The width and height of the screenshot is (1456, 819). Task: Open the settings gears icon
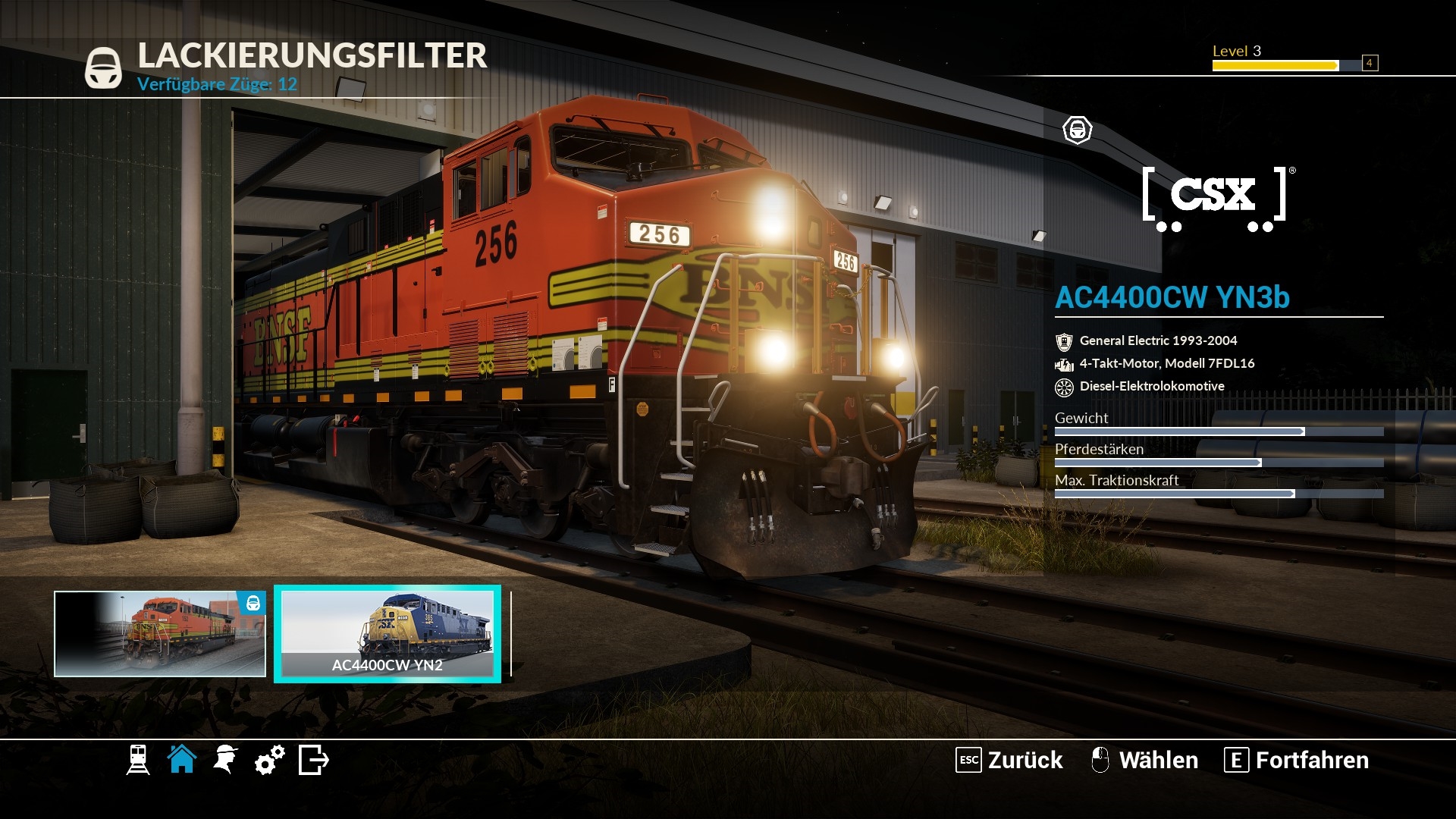(269, 760)
